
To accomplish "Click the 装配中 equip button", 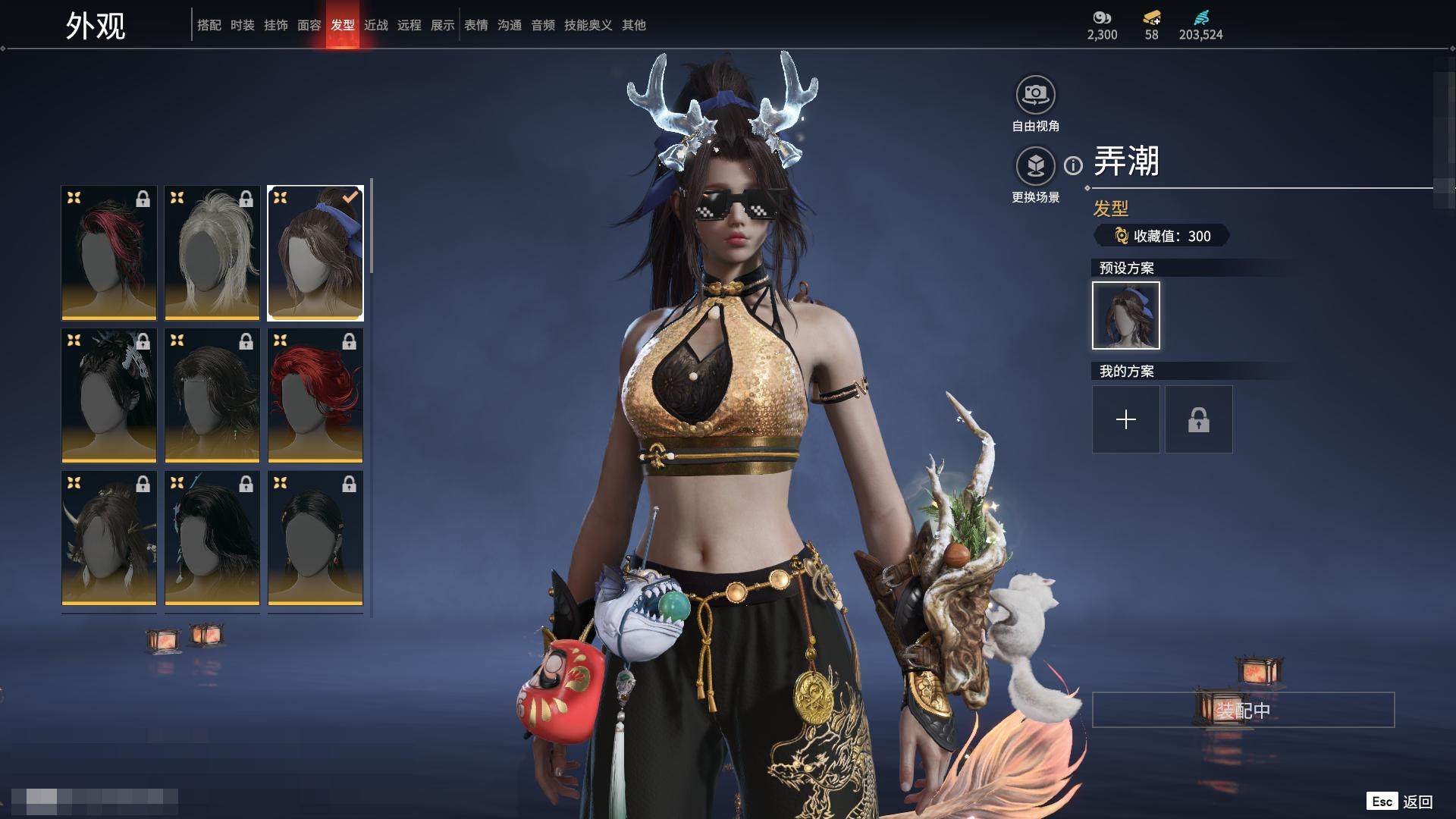I will pos(1243,710).
